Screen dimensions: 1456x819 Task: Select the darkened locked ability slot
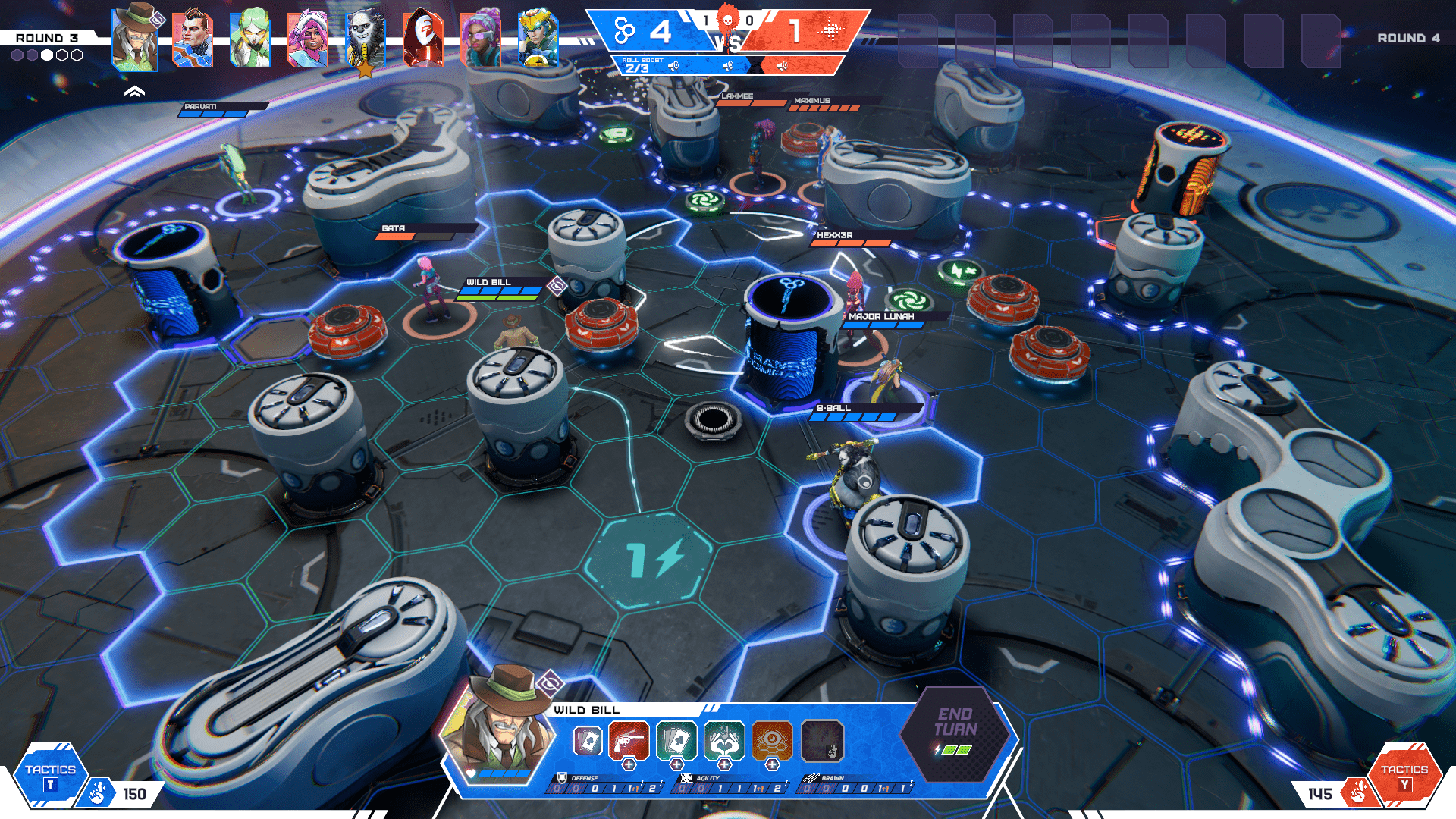coord(822,739)
